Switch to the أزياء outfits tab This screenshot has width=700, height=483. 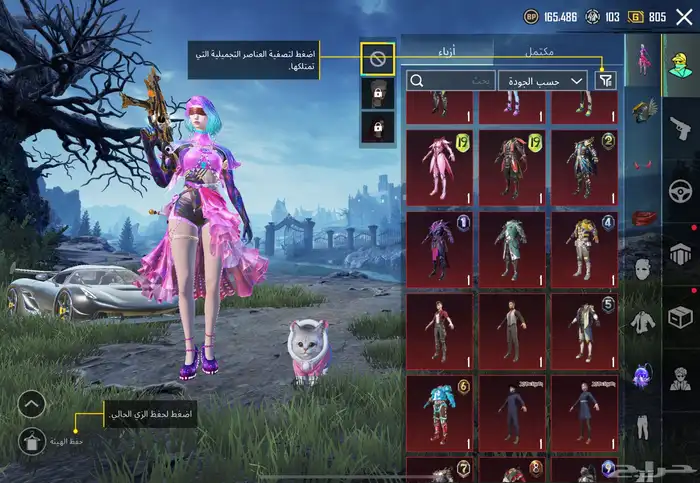pos(447,50)
